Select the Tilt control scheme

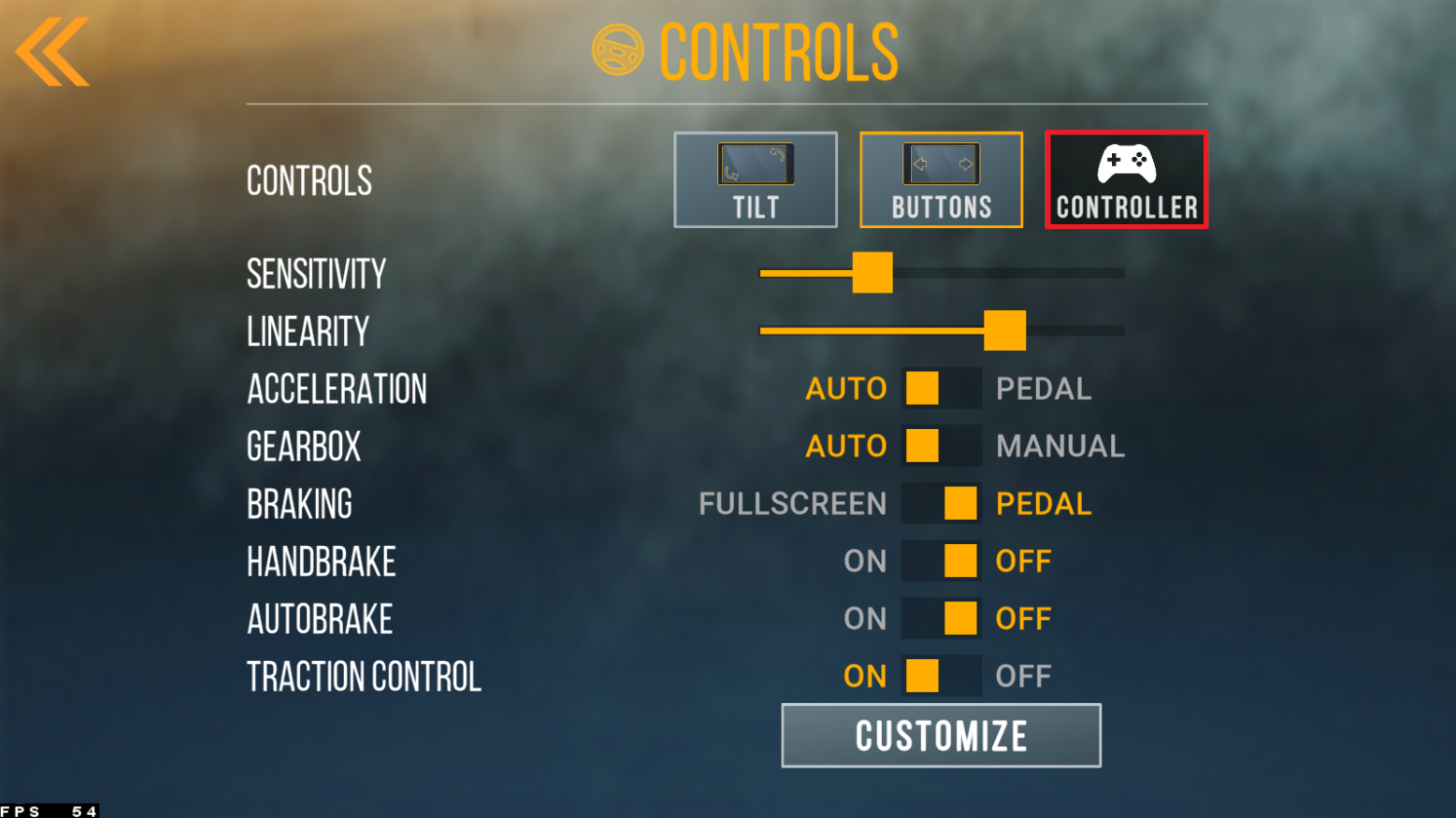point(755,180)
